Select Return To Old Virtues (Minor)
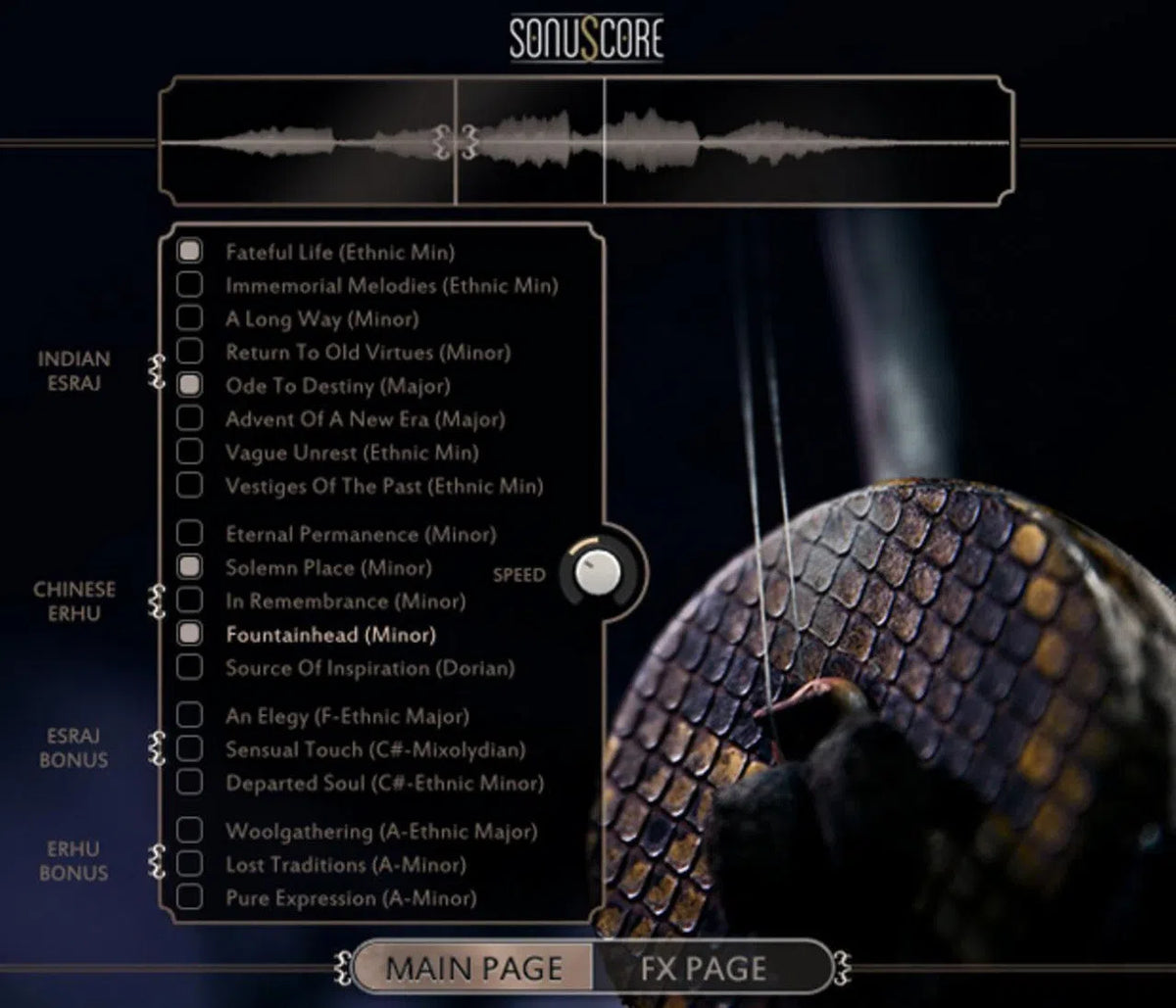1176x1008 pixels. pyautogui.click(x=189, y=352)
